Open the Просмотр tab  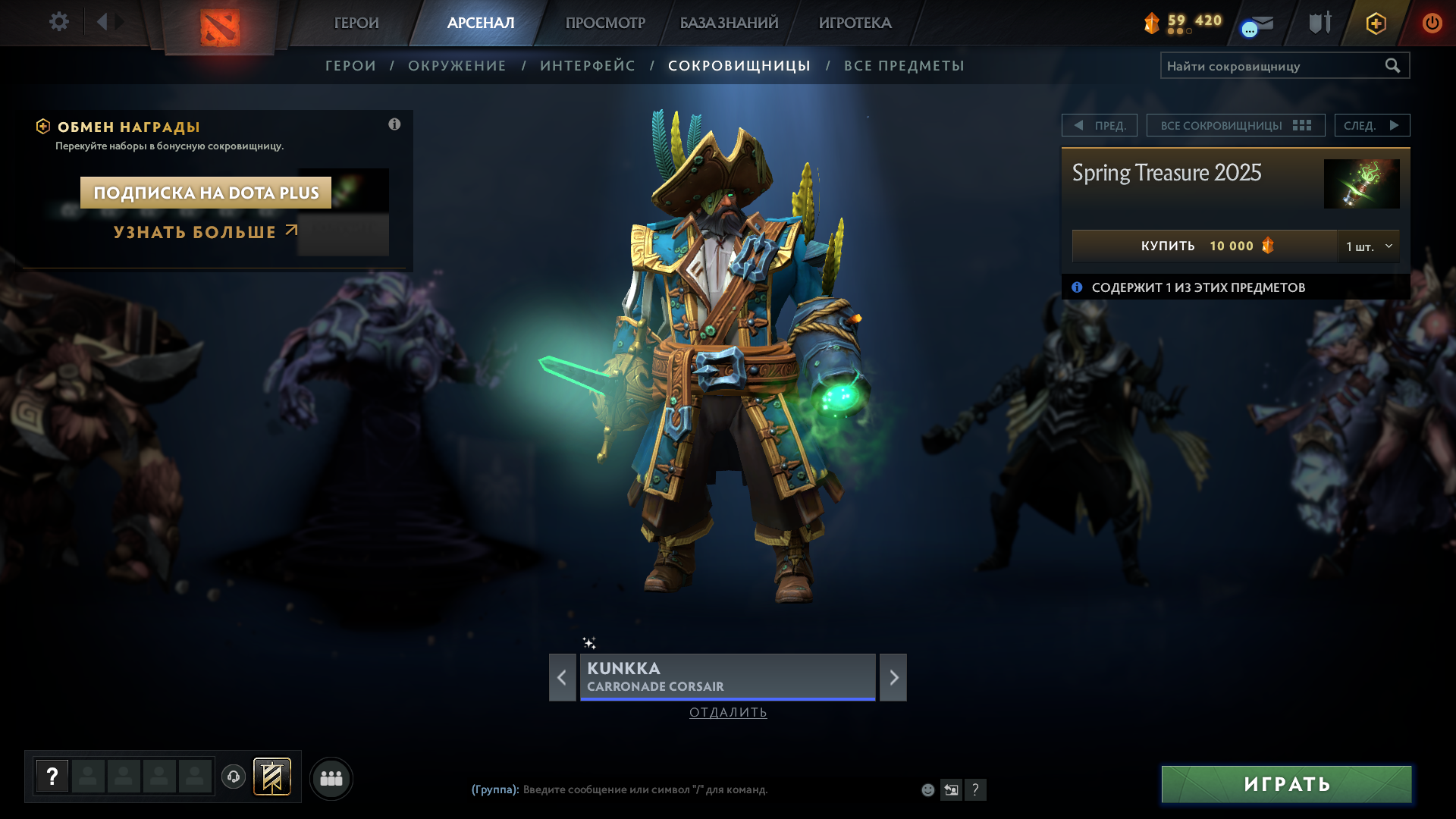(x=605, y=23)
